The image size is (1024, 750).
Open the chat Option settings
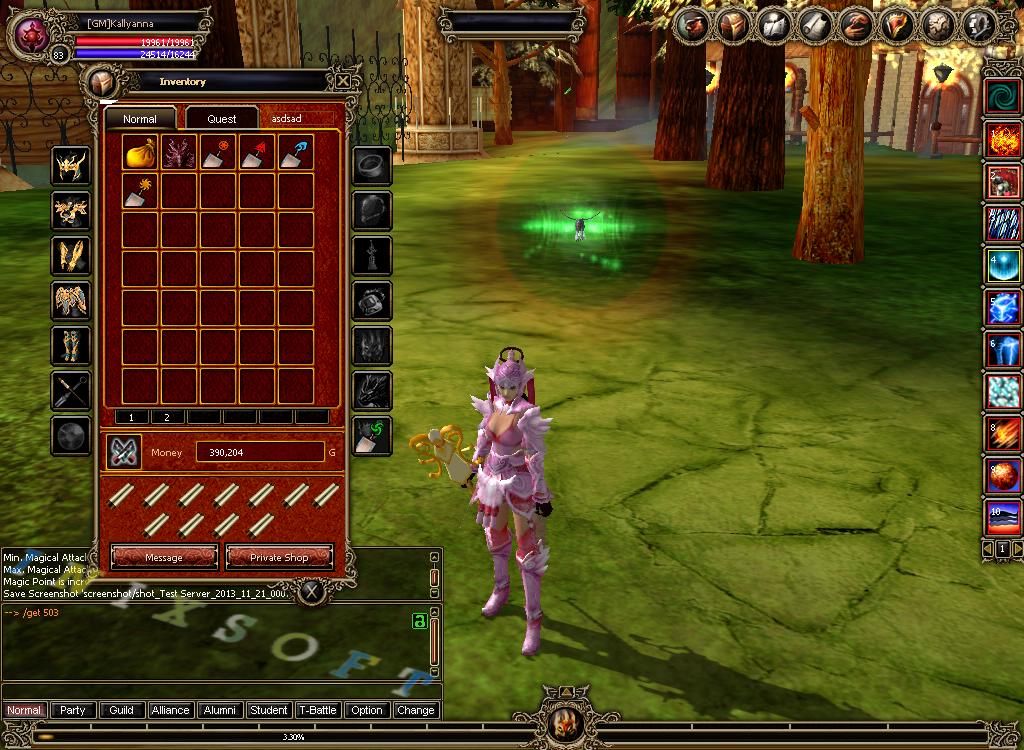(367, 710)
